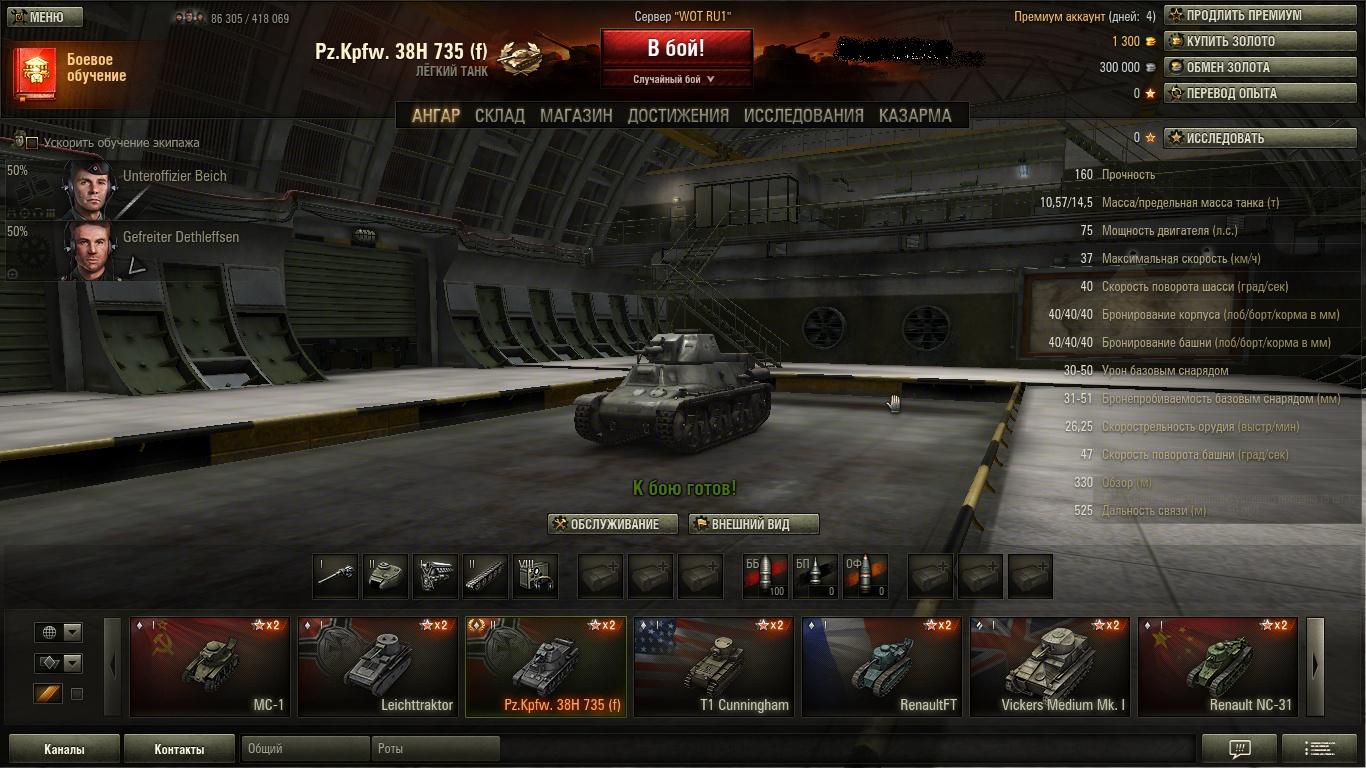Viewport: 1366px width, 768px height.
Task: Open the Исследования tab
Action: click(x=803, y=115)
